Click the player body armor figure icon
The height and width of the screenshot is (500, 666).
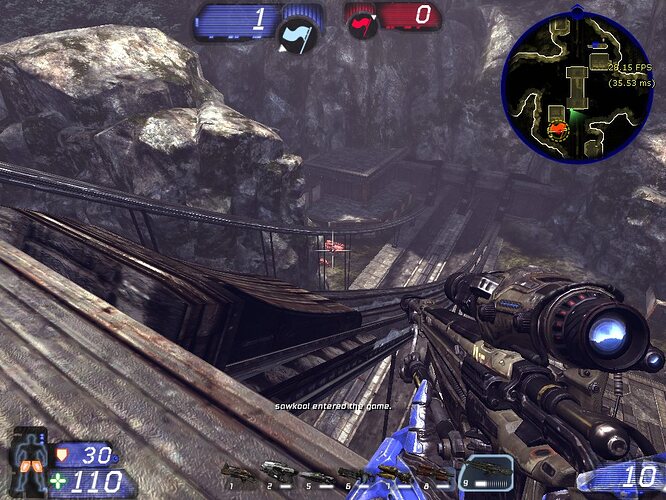[29, 457]
